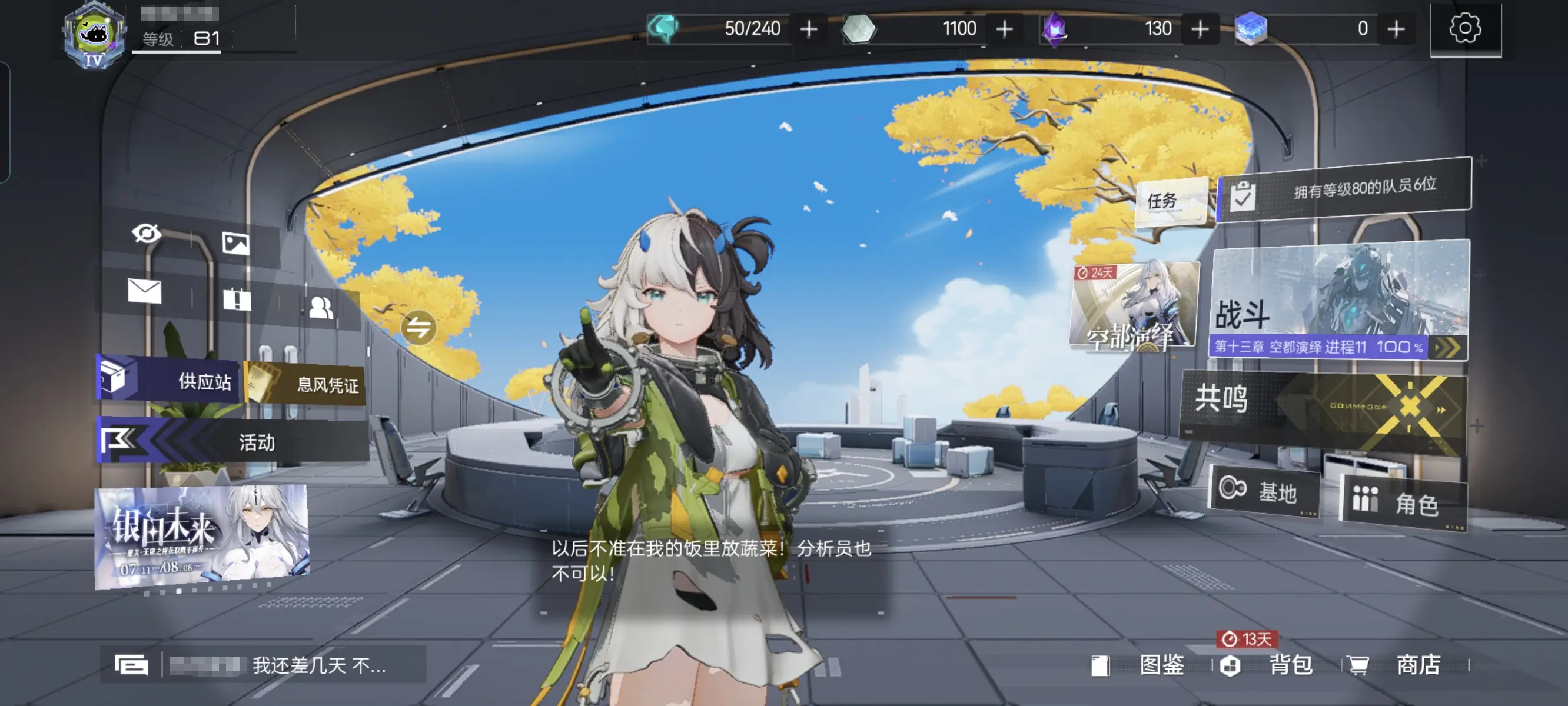The height and width of the screenshot is (706, 1568).
Task: Open the 任务 mission panel
Action: [1171, 201]
